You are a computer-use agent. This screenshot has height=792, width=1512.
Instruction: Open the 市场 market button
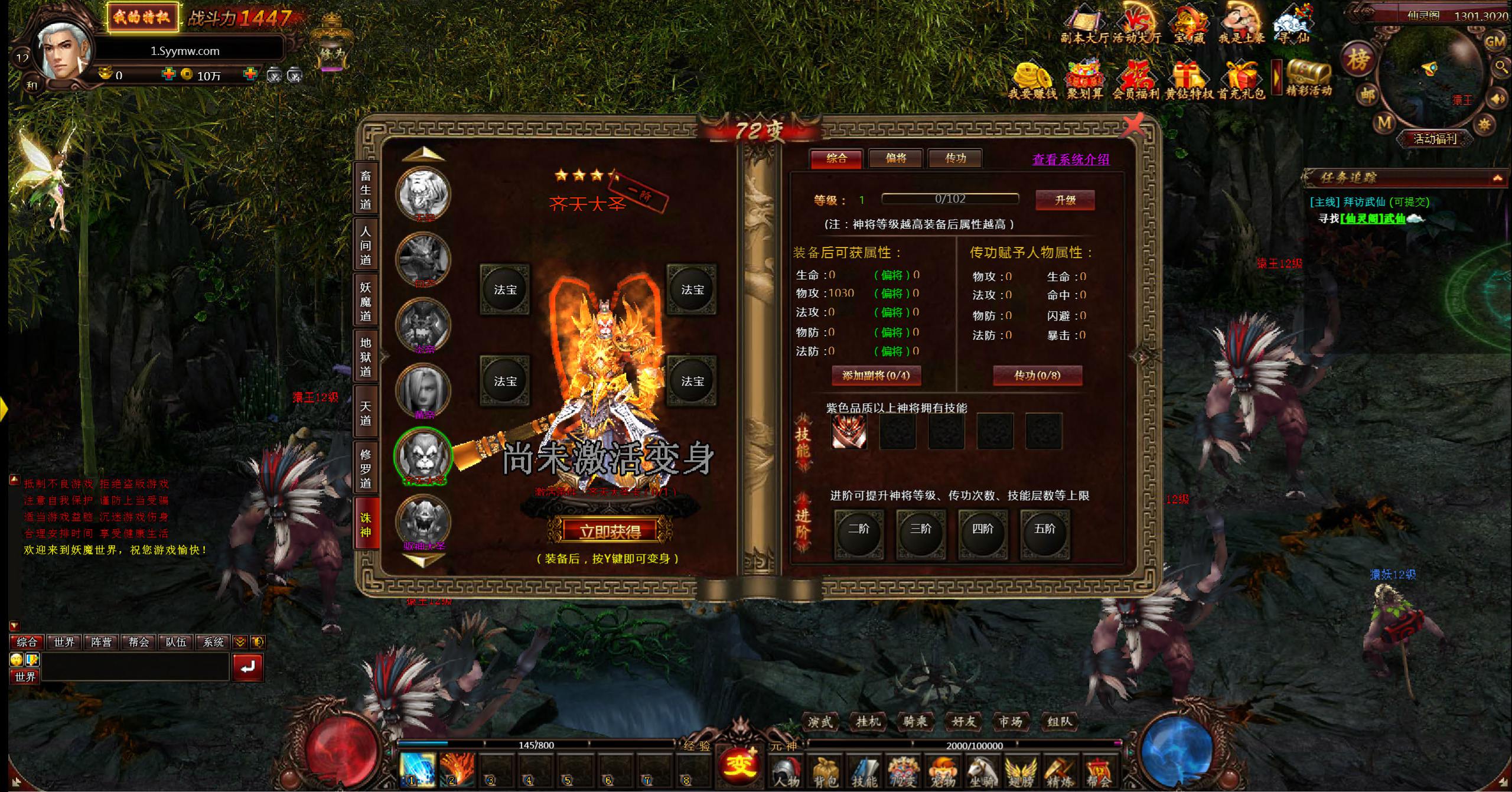1010,721
